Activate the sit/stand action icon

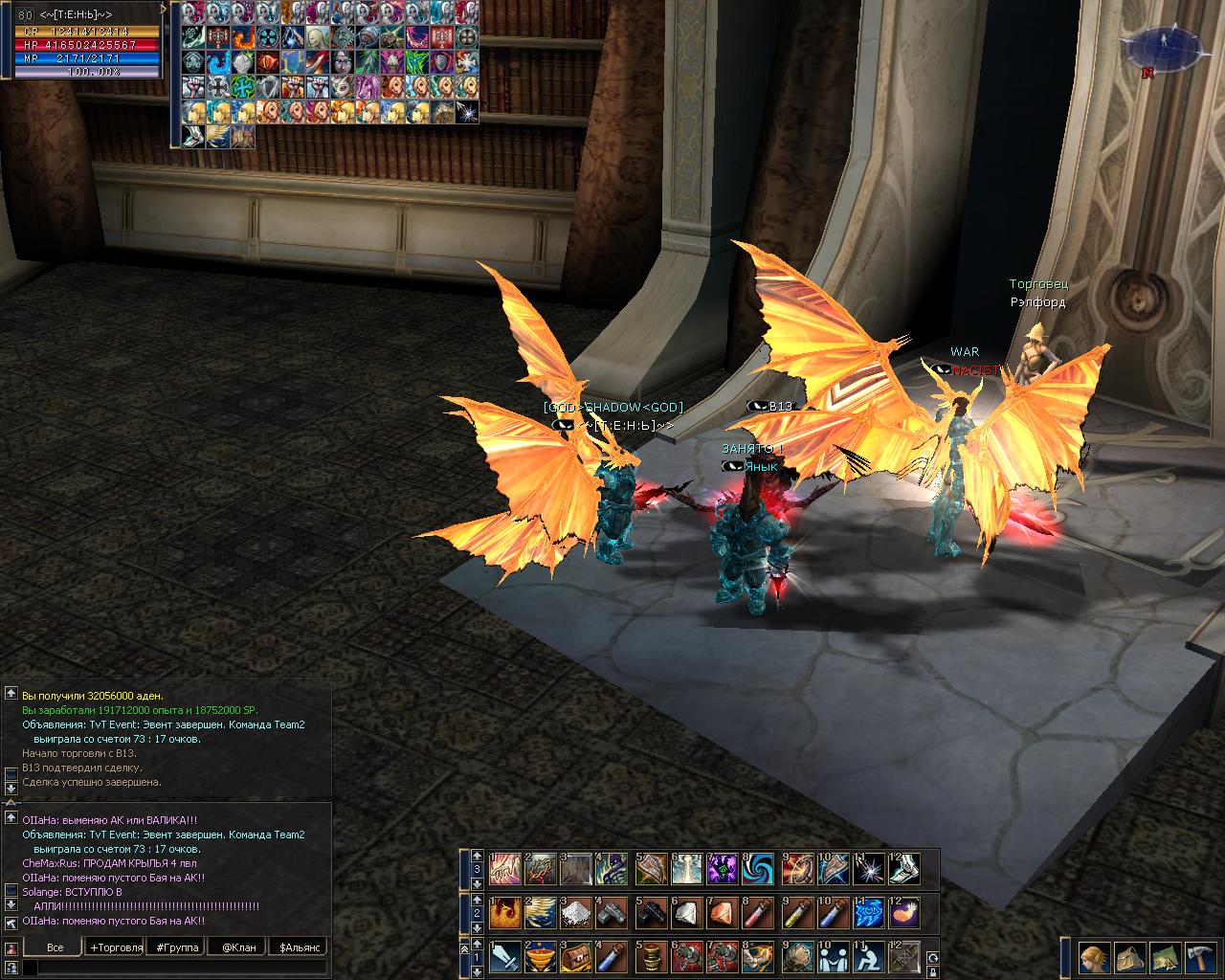click(x=868, y=956)
